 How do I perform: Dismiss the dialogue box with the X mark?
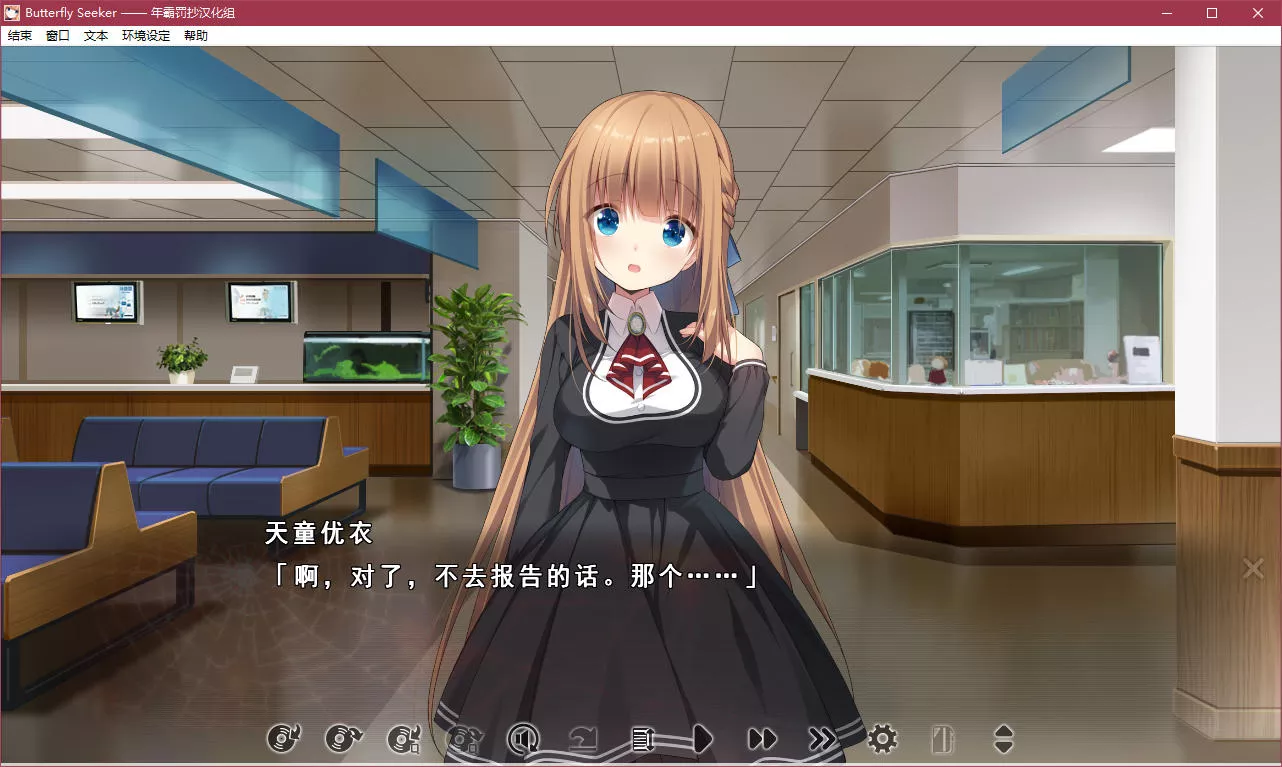tap(1252, 568)
